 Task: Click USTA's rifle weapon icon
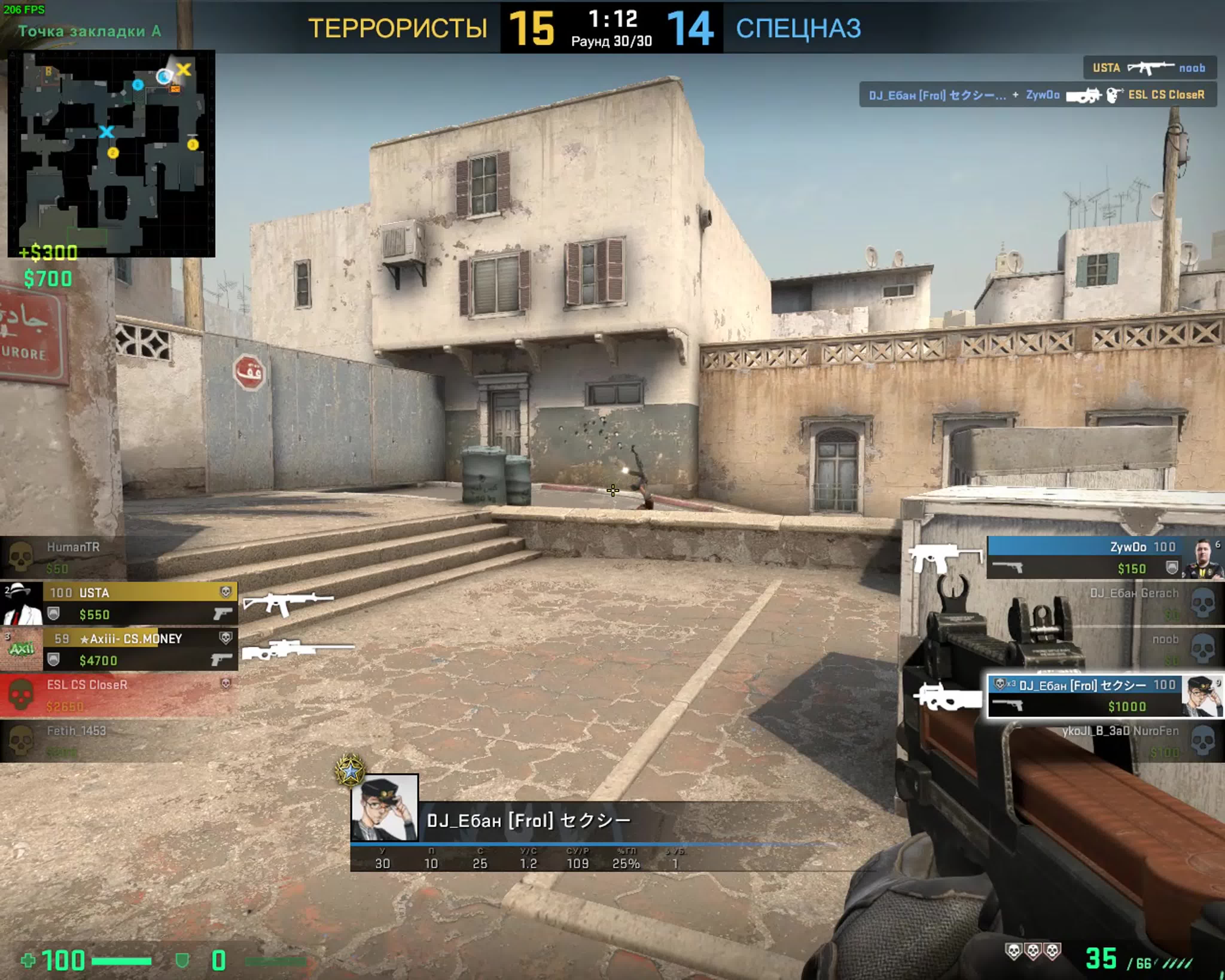(287, 603)
